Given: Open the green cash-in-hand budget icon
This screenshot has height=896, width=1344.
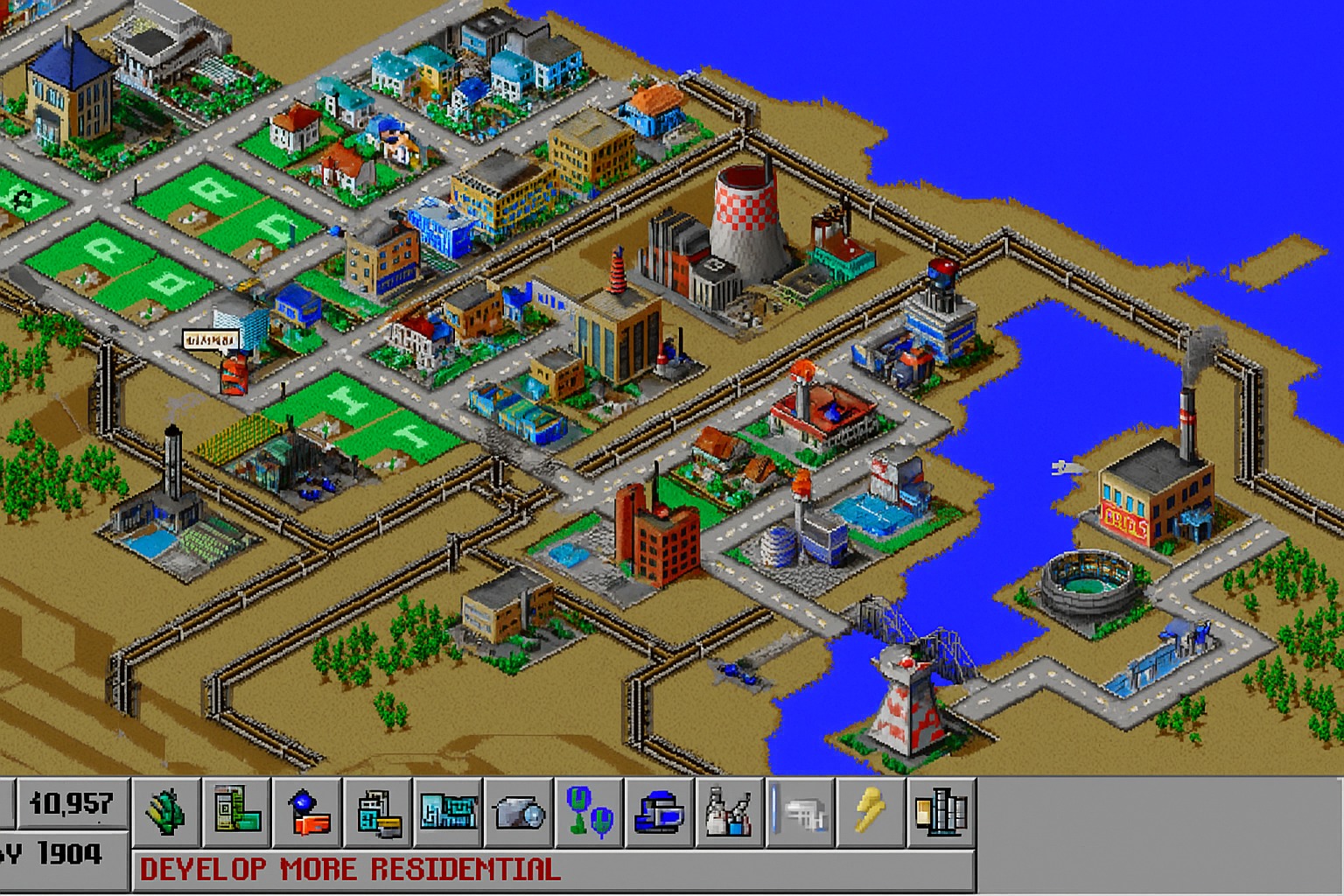Looking at the screenshot, I should (167, 812).
